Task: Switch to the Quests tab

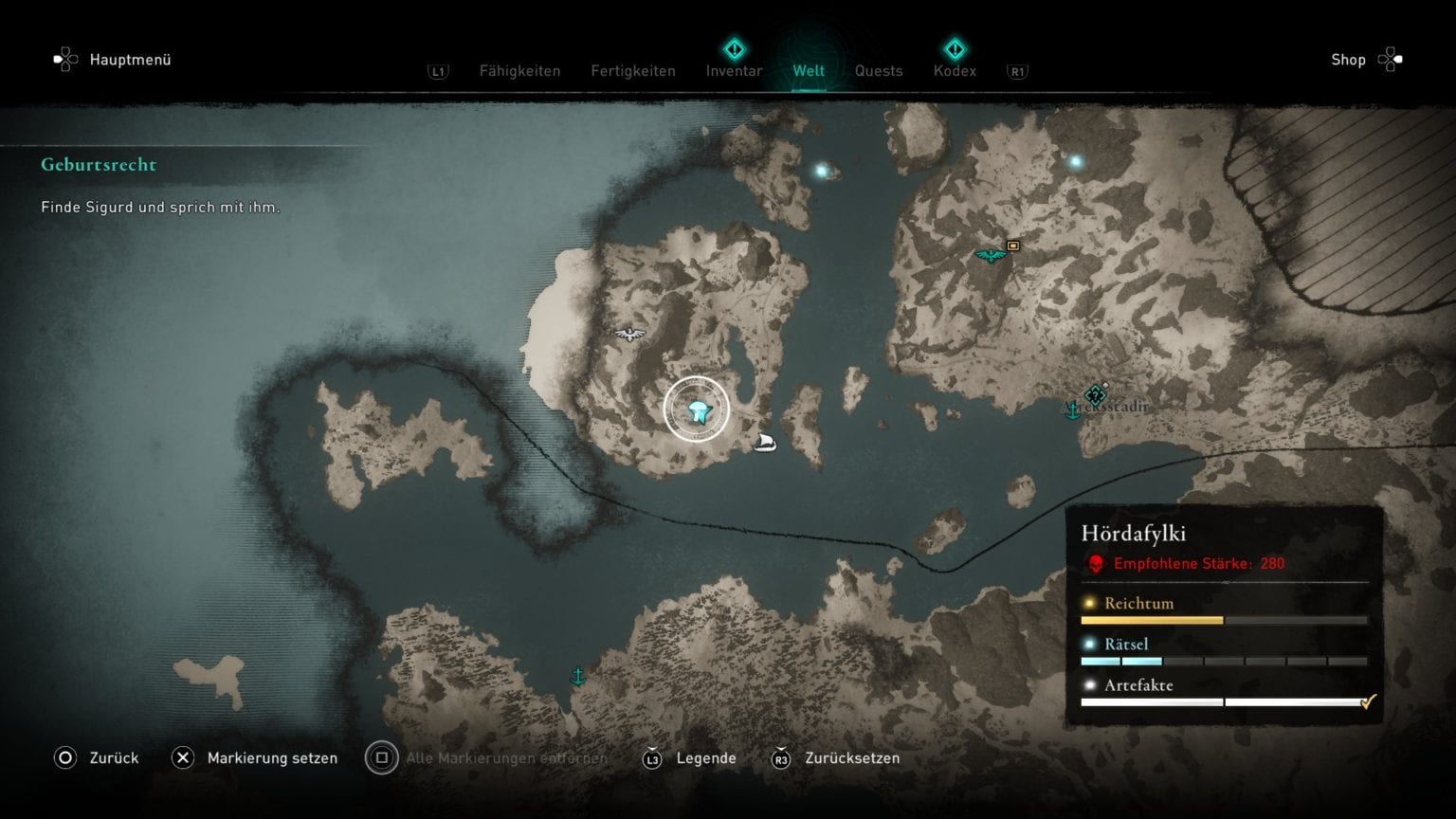Action: pos(878,70)
